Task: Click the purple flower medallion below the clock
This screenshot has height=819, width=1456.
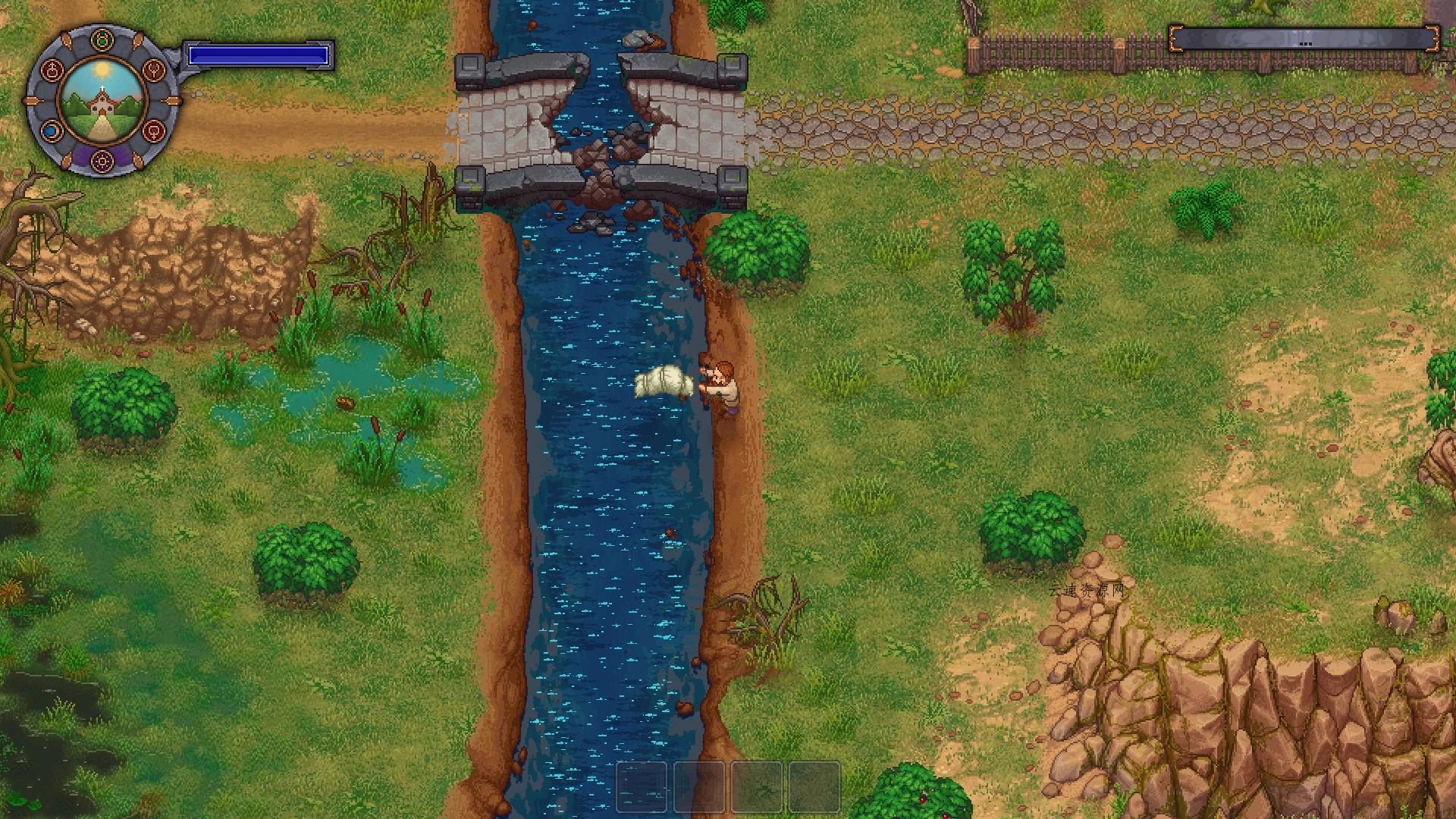Action: coord(102,160)
